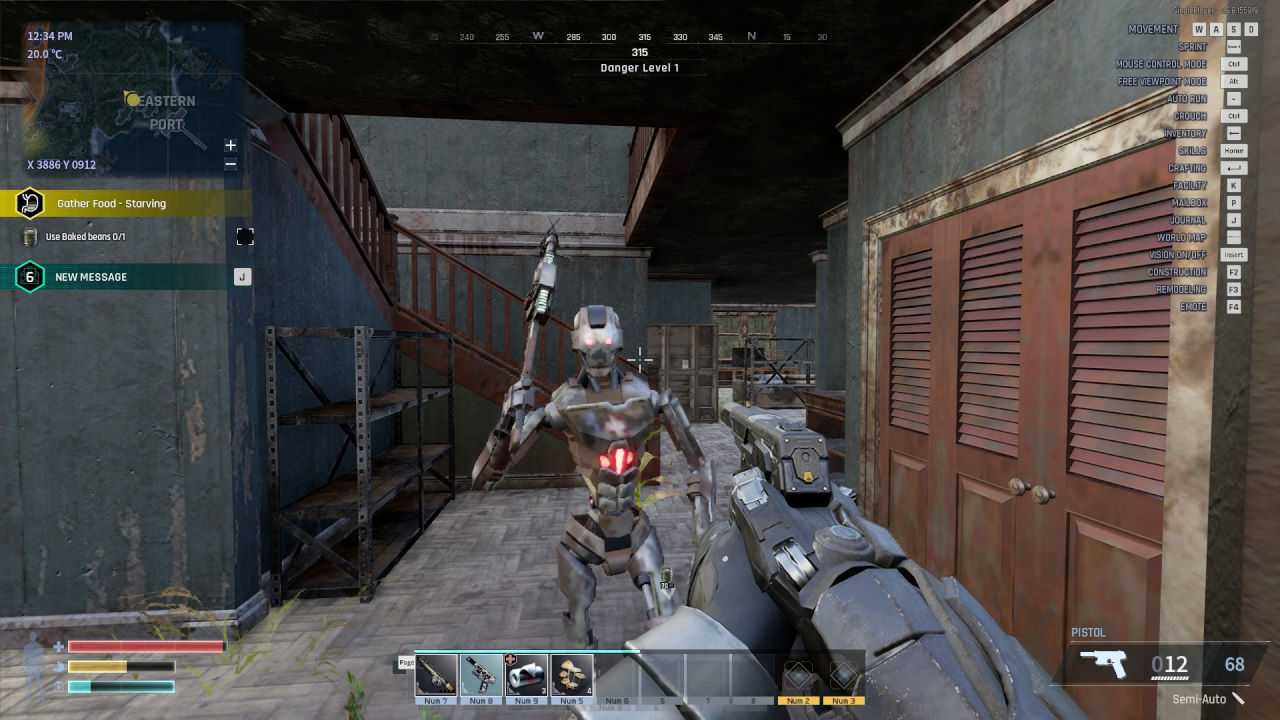Image resolution: width=1280 pixels, height=720 pixels.
Task: Click the pistol weapon icon near ammo
Action: (x=1103, y=664)
